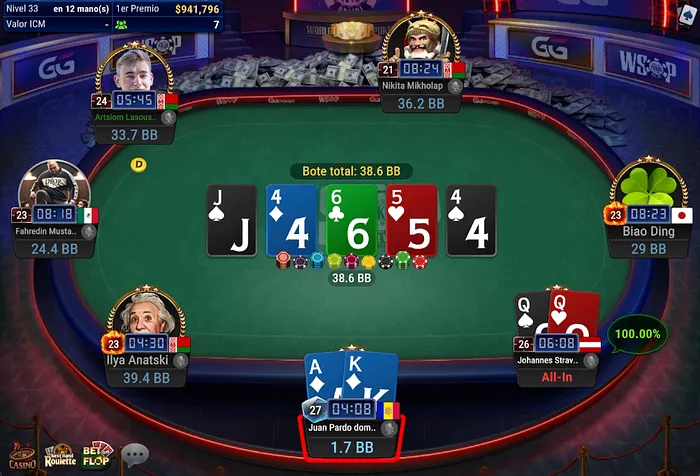The width and height of the screenshot is (700, 476).
Task: Click Artsiom Lasous's player avatar
Action: pos(139,72)
